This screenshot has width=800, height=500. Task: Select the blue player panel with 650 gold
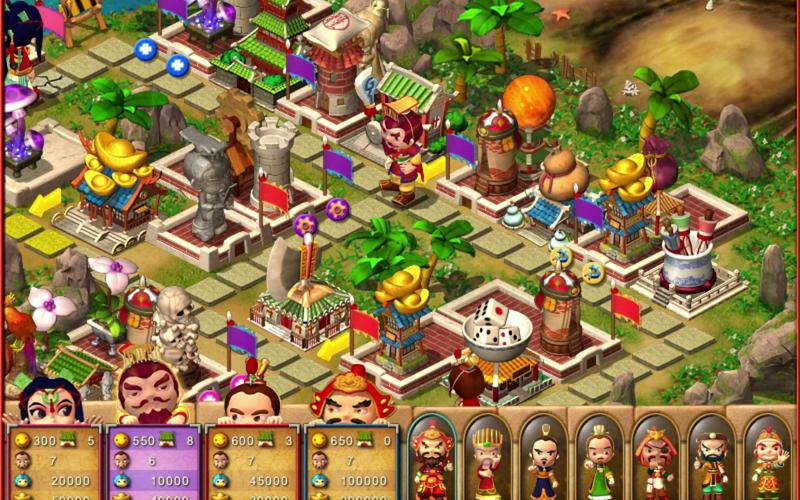click(x=350, y=462)
